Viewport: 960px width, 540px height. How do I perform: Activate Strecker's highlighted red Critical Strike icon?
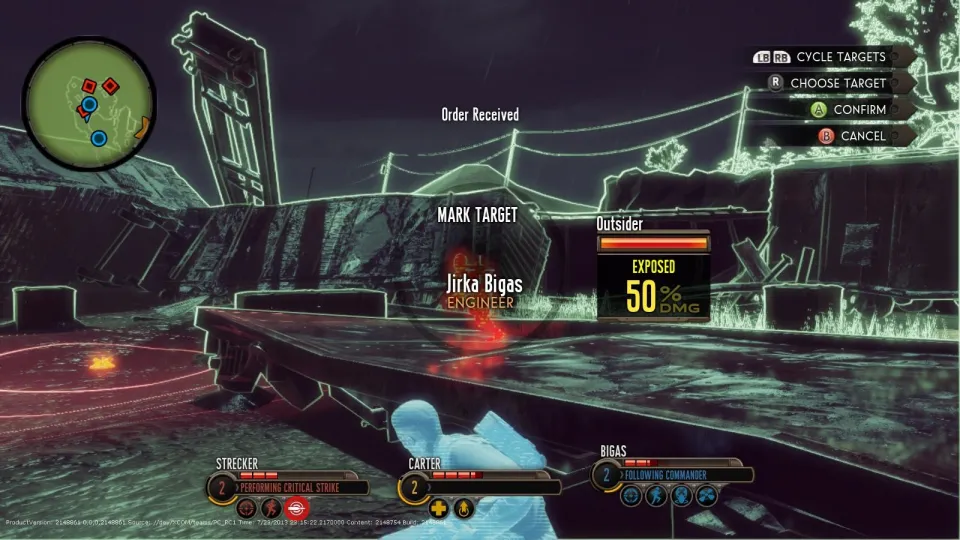coord(298,509)
